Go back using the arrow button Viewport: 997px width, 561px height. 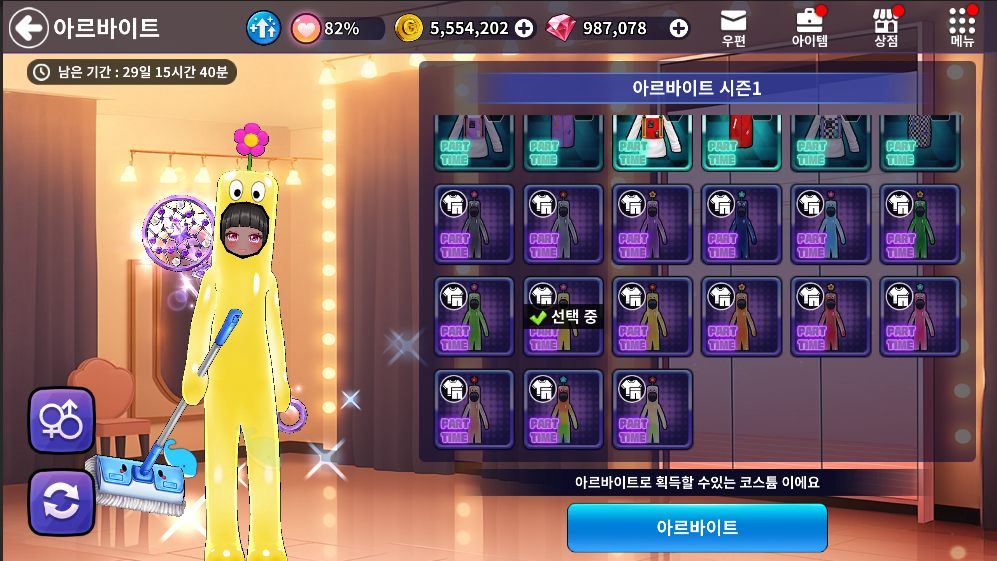point(28,28)
